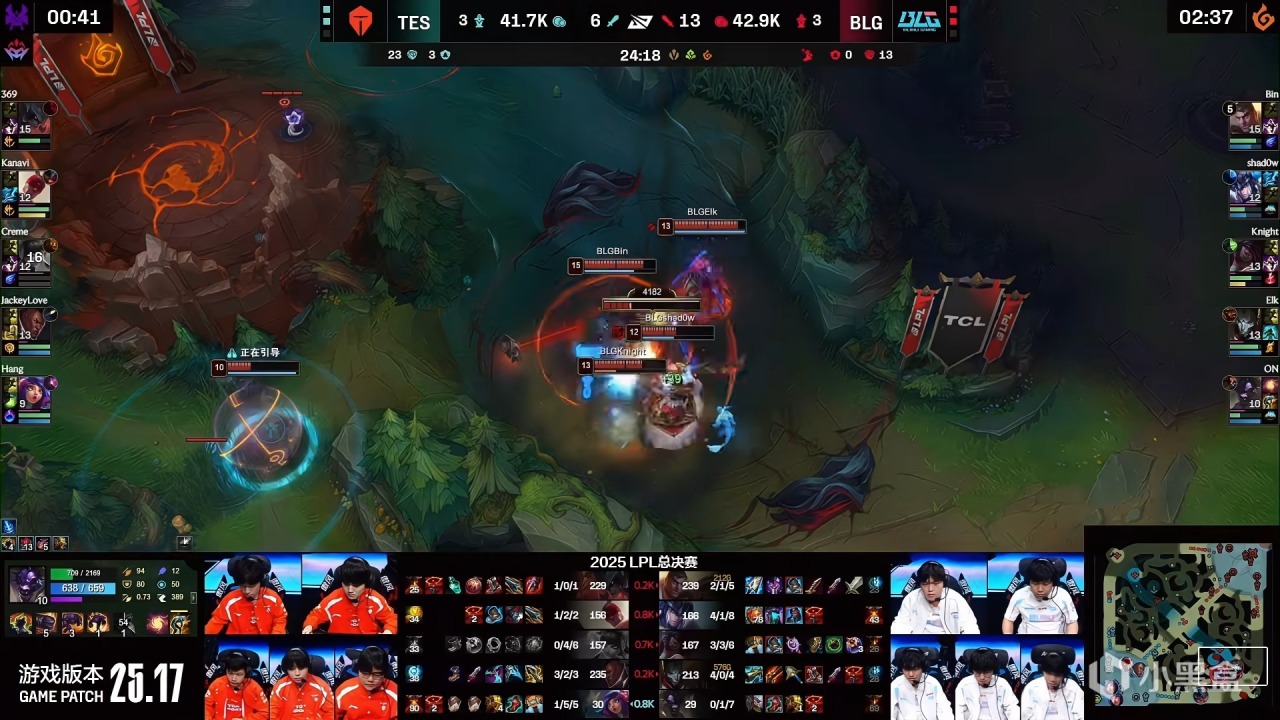Select Hang's champion portrait

(x=34, y=393)
